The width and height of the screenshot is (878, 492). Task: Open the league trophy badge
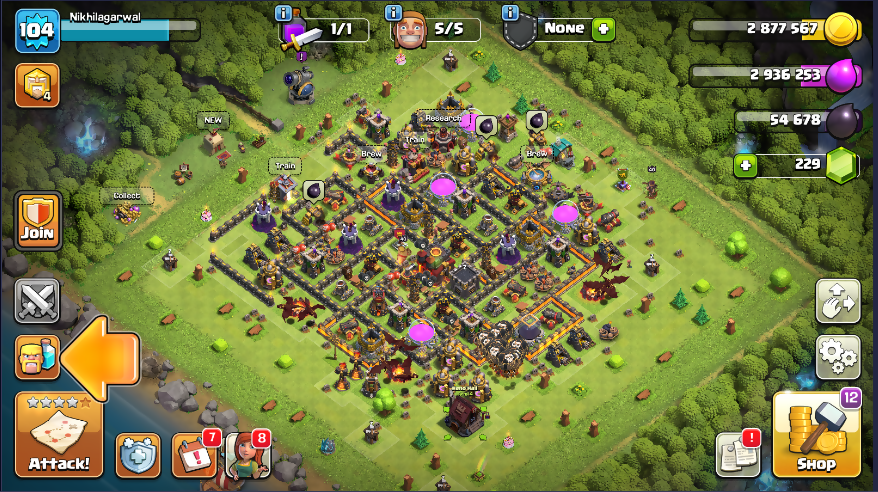pyautogui.click(x=37, y=87)
